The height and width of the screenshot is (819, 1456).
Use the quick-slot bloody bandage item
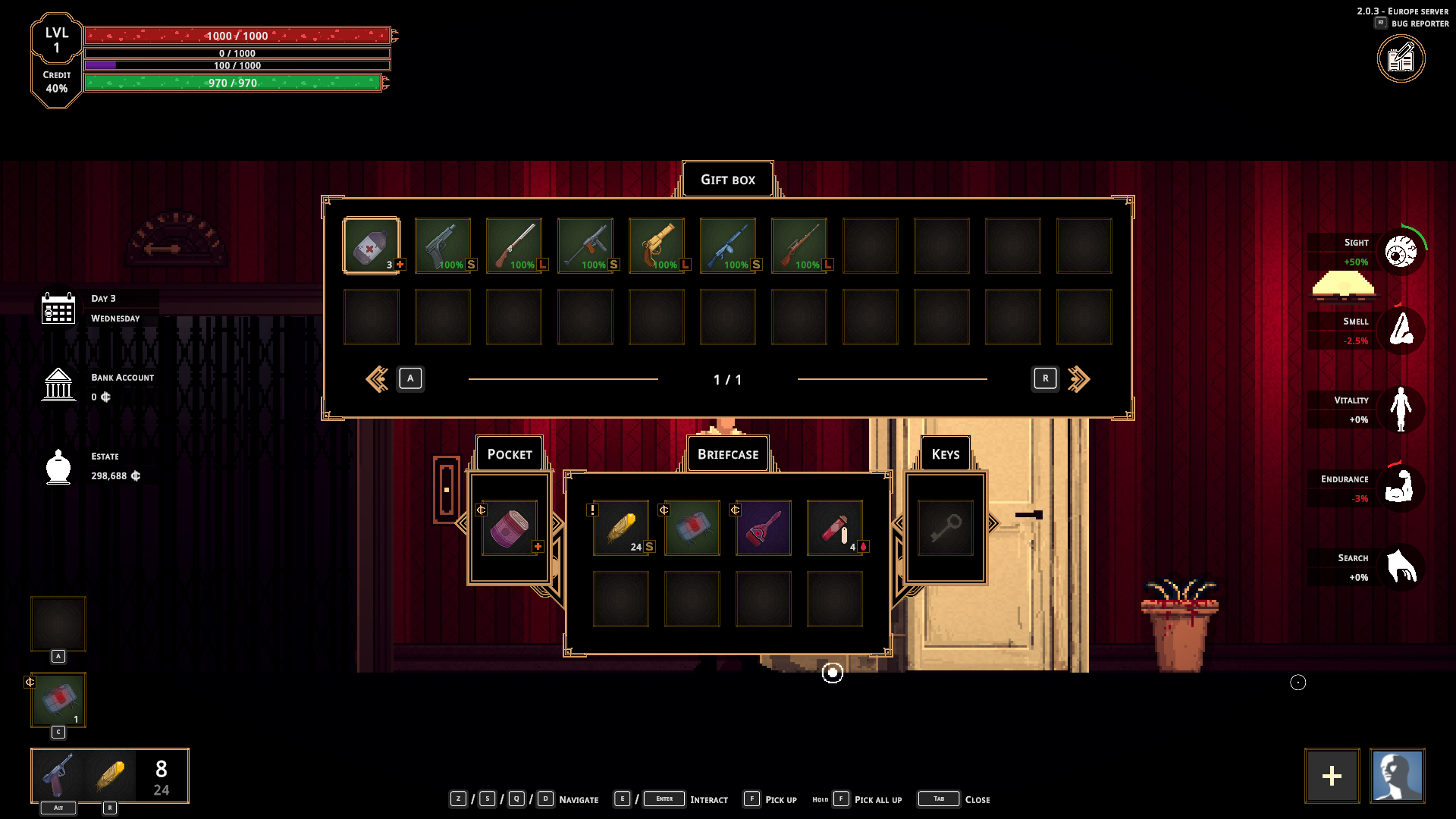58,700
